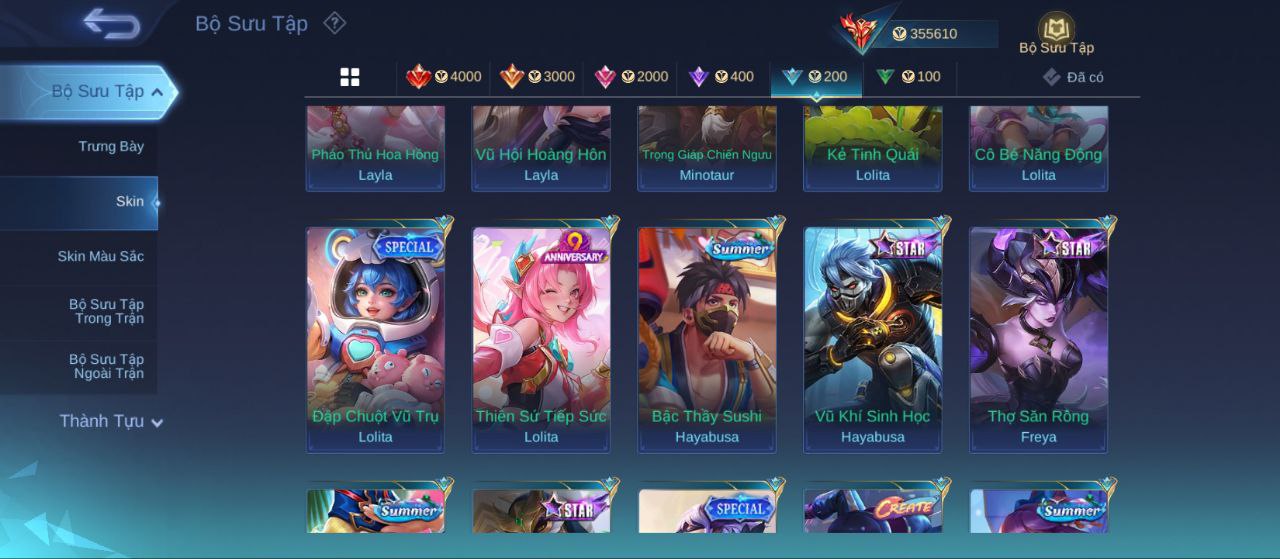Switch to the 3000 points tier tab
Screen dimensions: 1280x559
(x=537, y=77)
